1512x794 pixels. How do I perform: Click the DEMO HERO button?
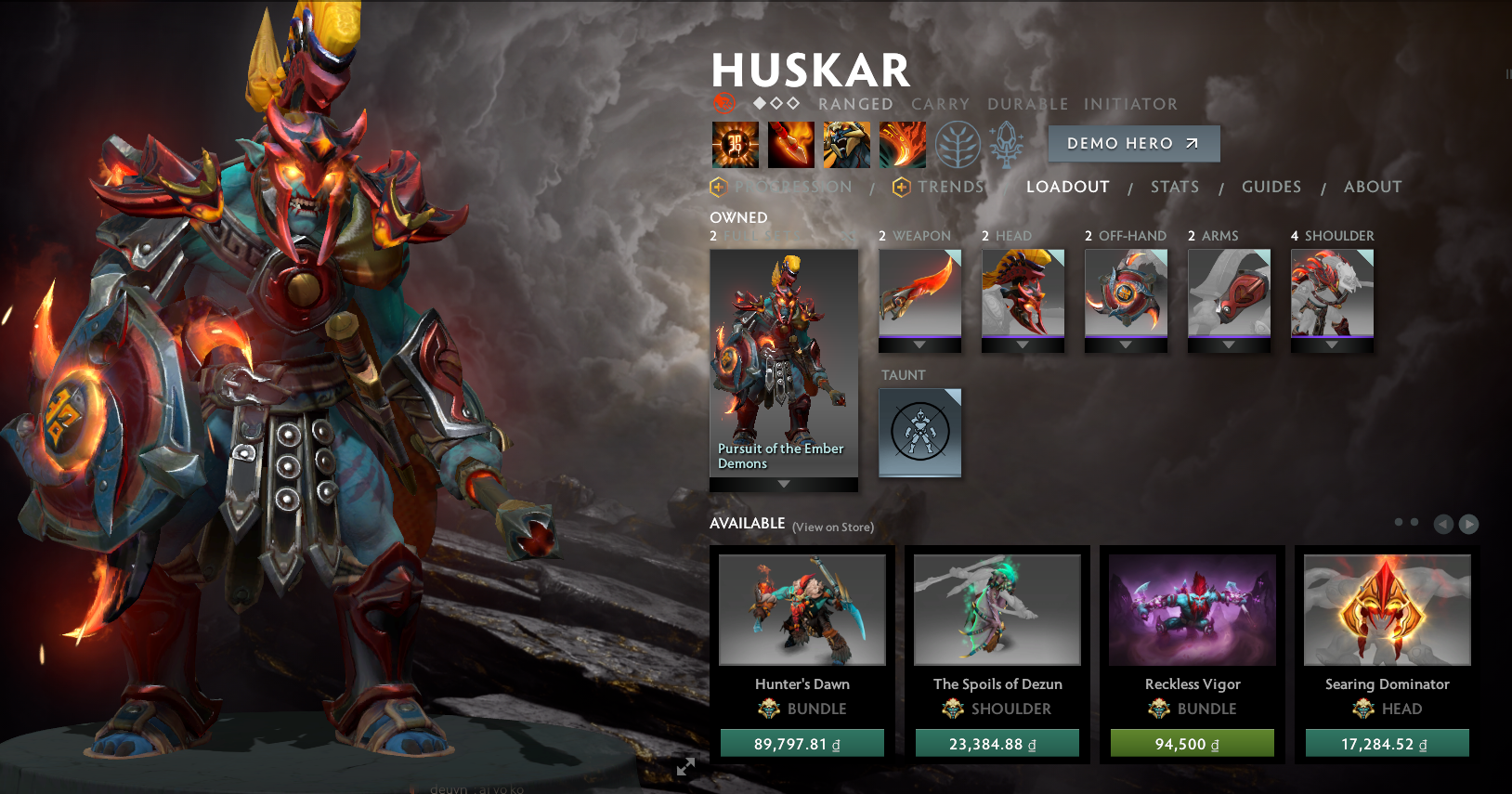point(1133,143)
